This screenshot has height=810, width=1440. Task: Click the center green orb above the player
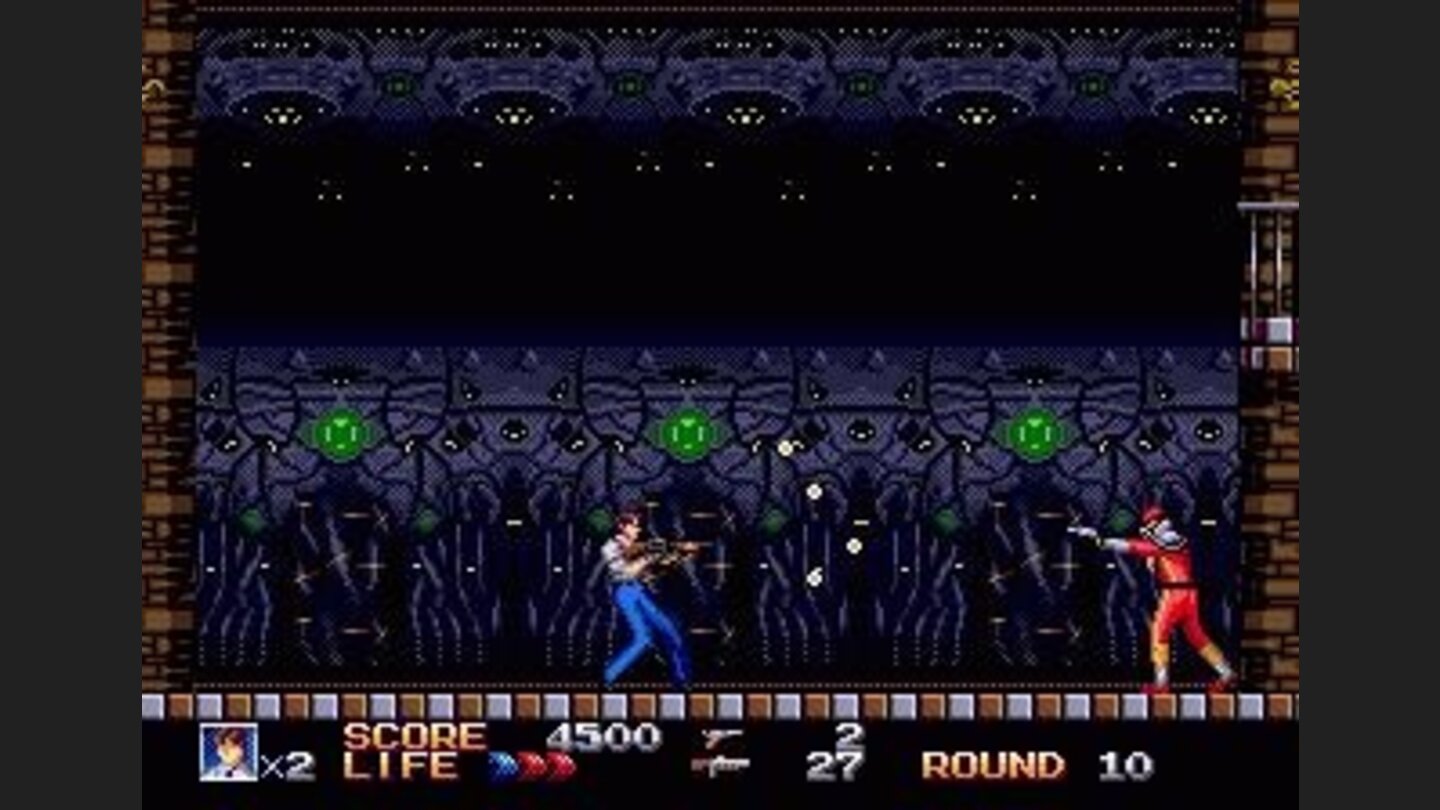pyautogui.click(x=688, y=432)
